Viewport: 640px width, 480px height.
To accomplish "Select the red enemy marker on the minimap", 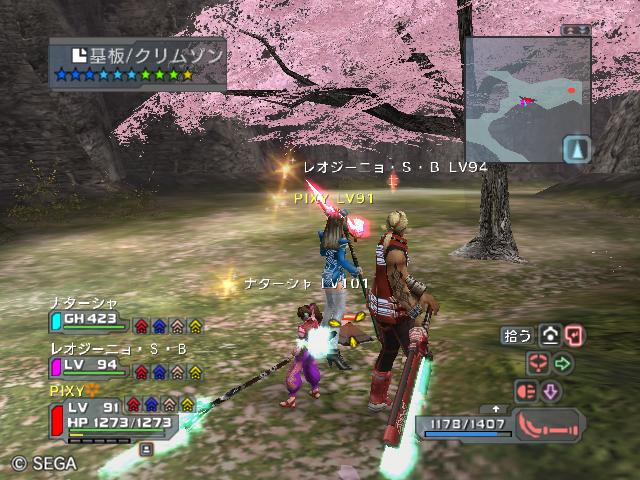I will pyautogui.click(x=571, y=90).
